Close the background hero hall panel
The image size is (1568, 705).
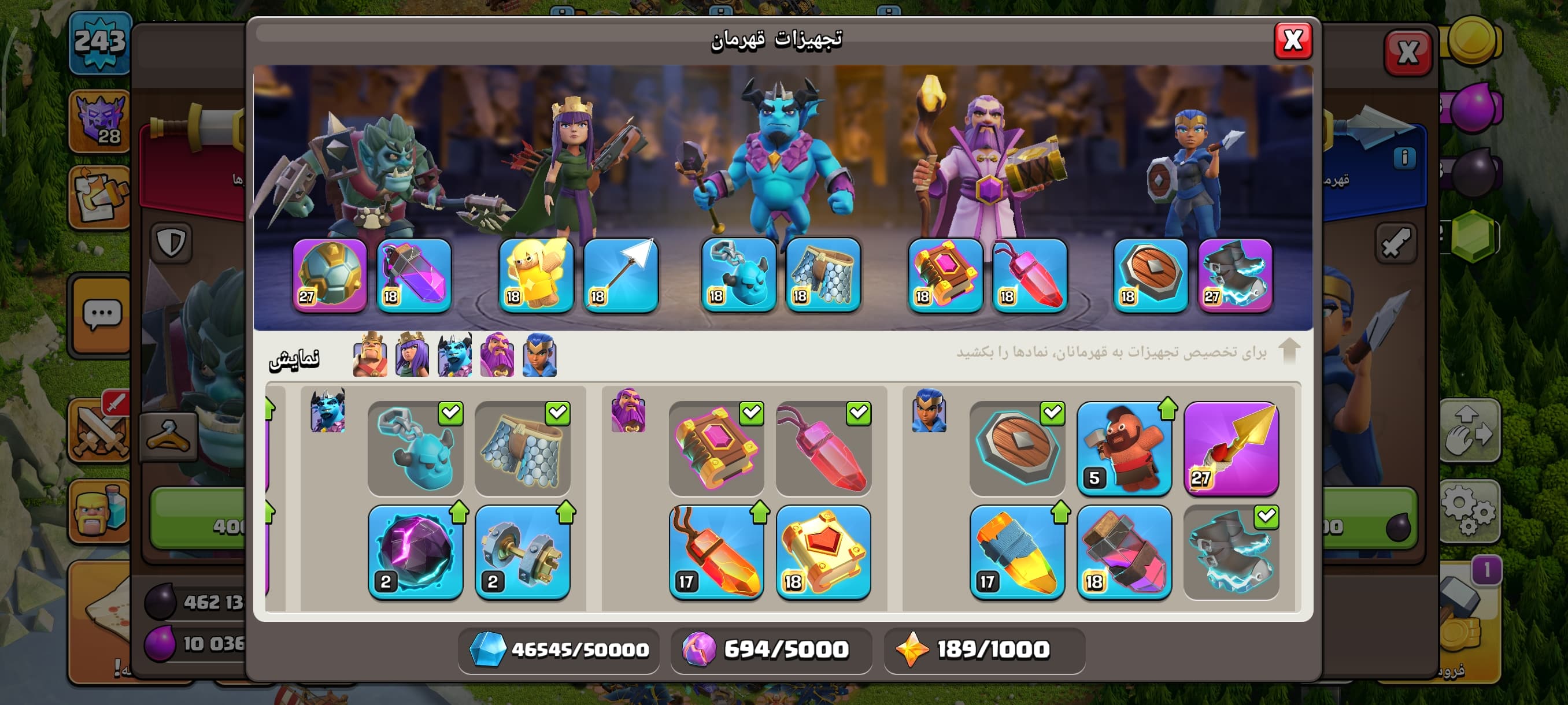click(x=1407, y=53)
